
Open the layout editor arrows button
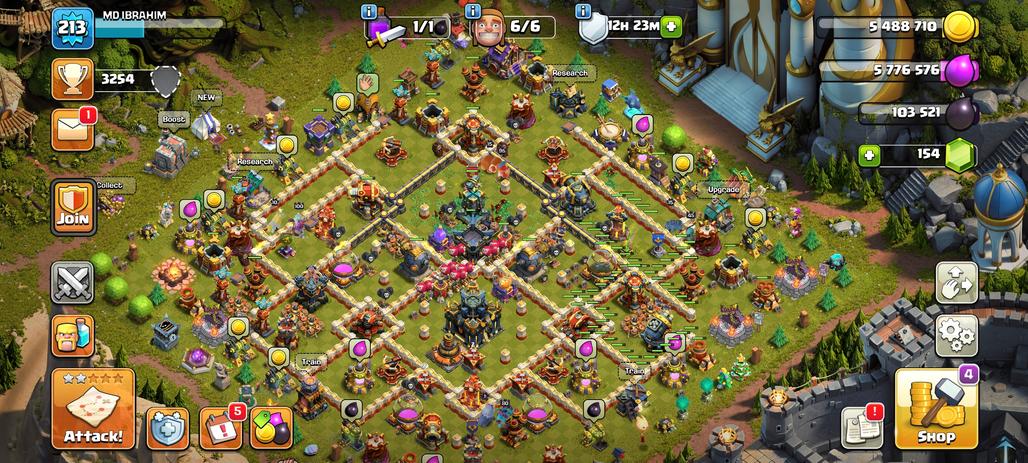pos(956,283)
